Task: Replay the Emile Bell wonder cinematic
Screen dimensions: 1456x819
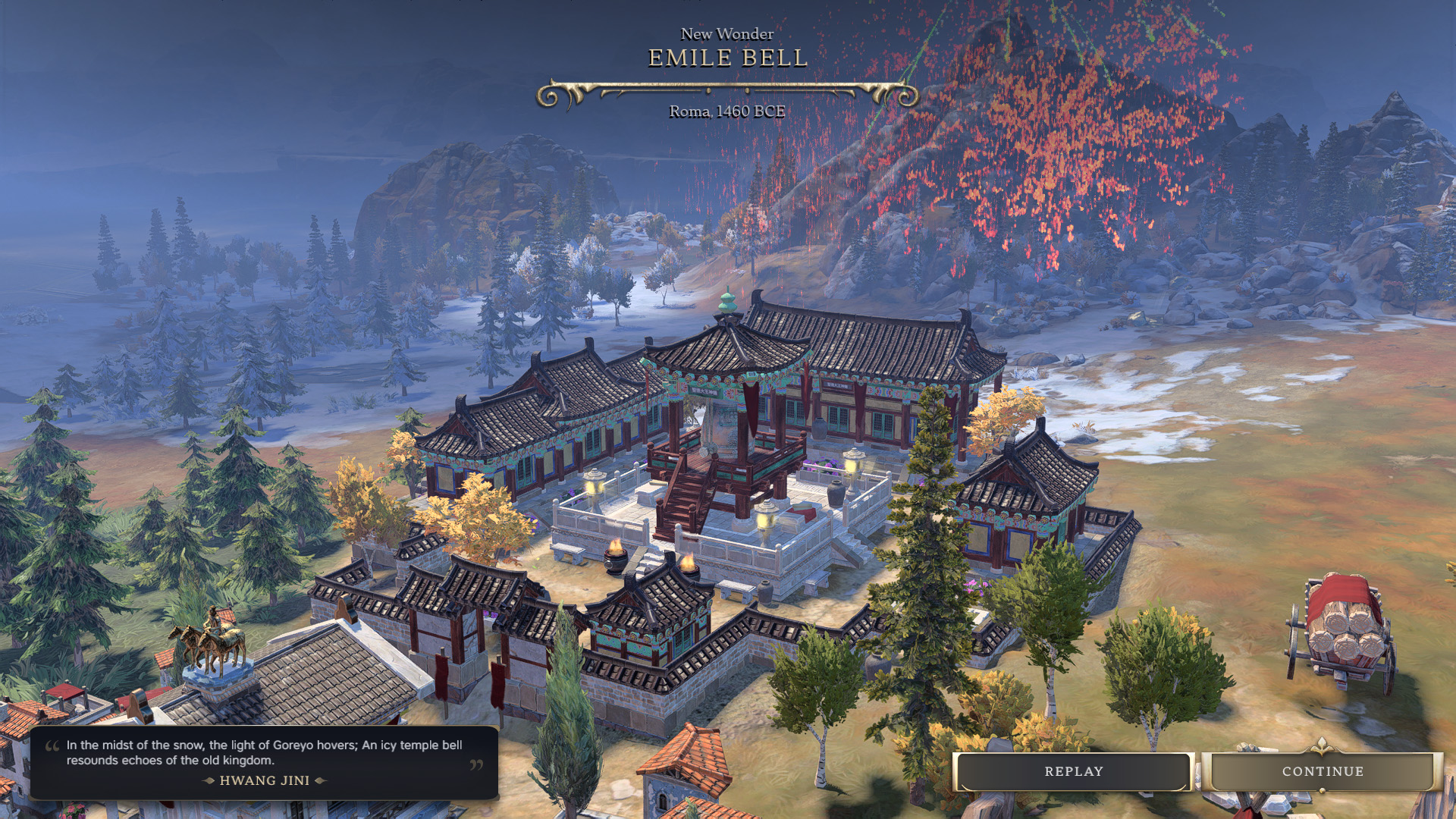Action: (1073, 771)
